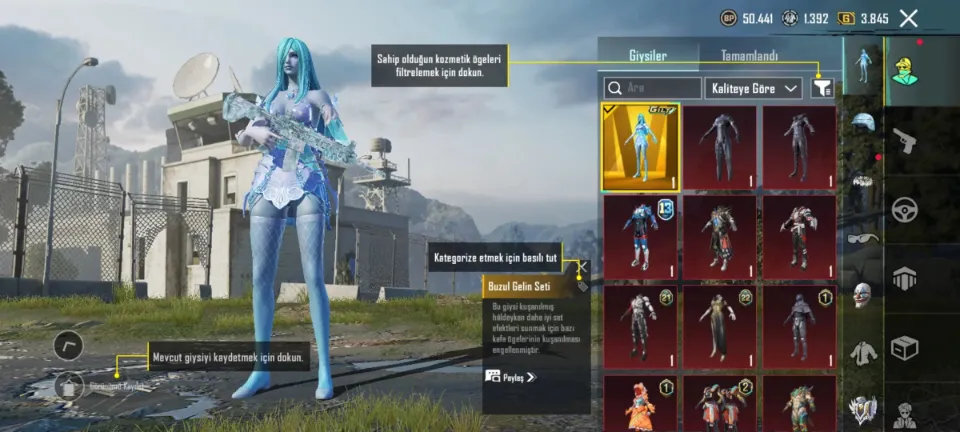Open the helmet category

point(863,122)
